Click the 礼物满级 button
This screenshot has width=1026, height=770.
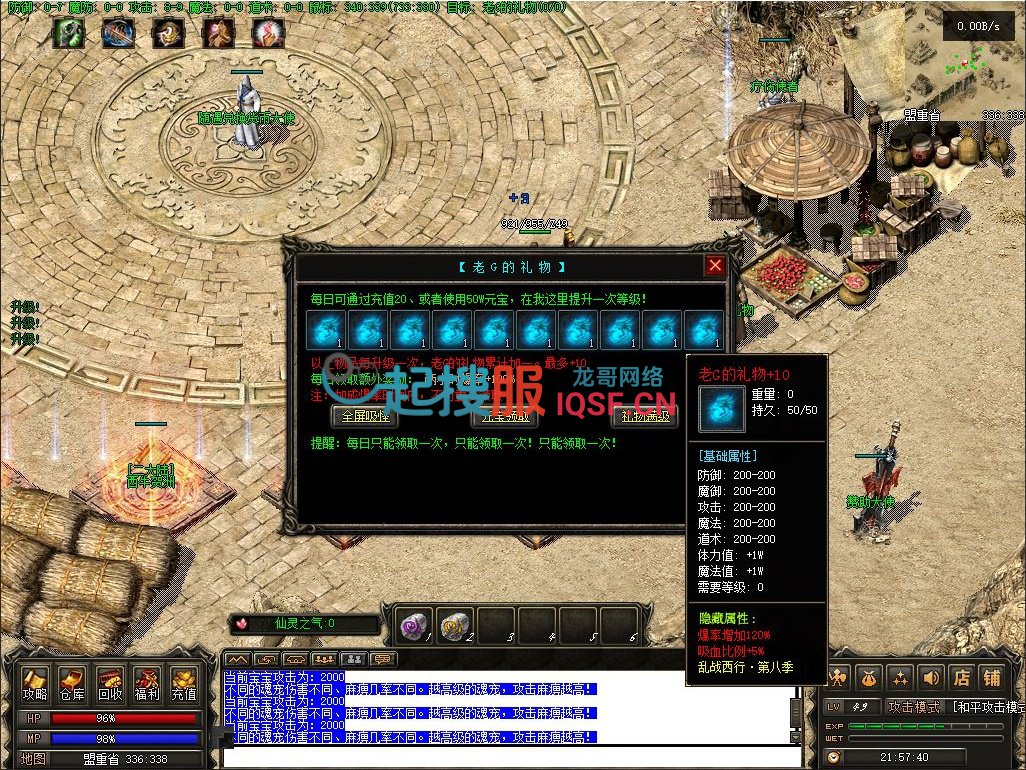645,416
